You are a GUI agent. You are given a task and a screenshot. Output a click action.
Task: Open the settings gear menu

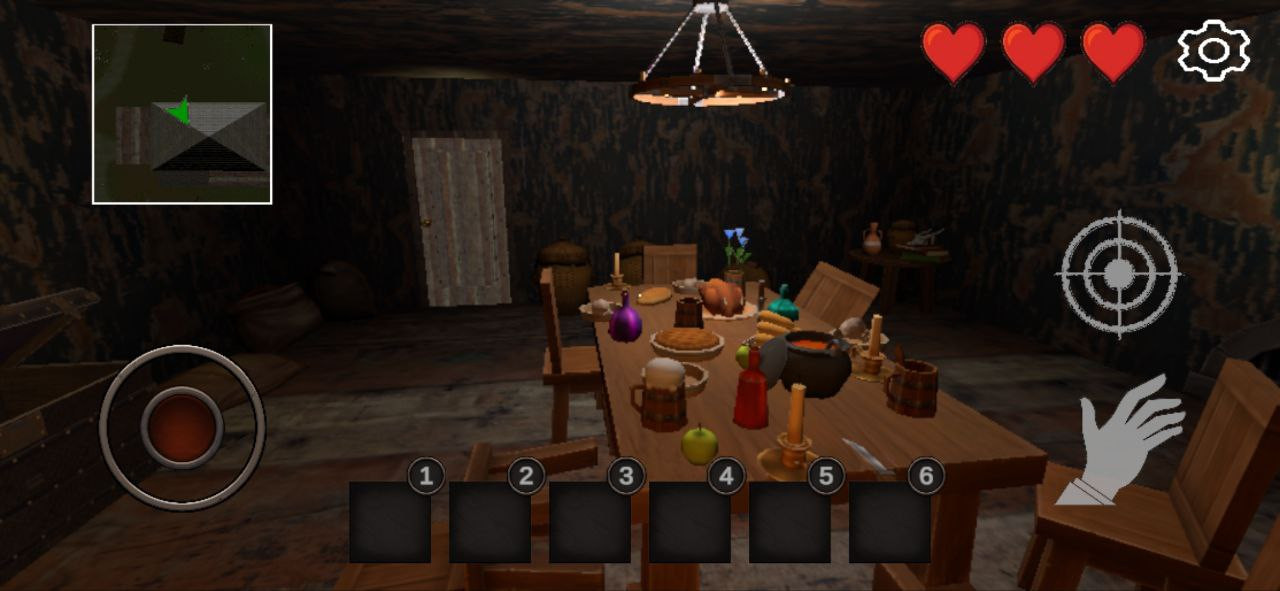1213,51
